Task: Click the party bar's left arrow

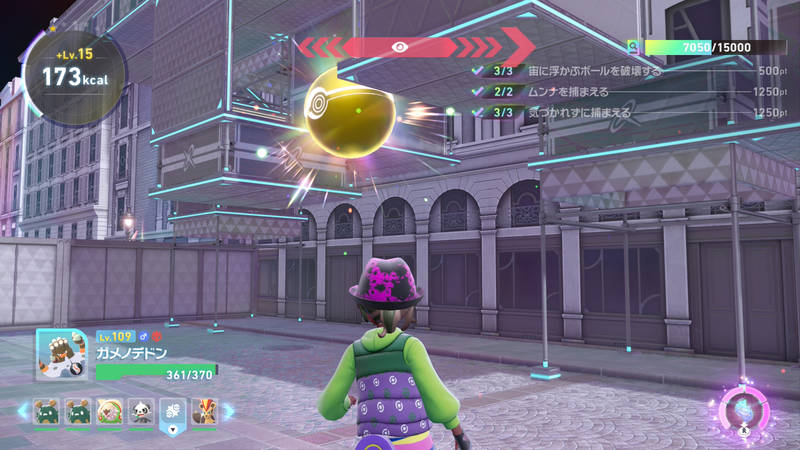Action: (x=22, y=411)
